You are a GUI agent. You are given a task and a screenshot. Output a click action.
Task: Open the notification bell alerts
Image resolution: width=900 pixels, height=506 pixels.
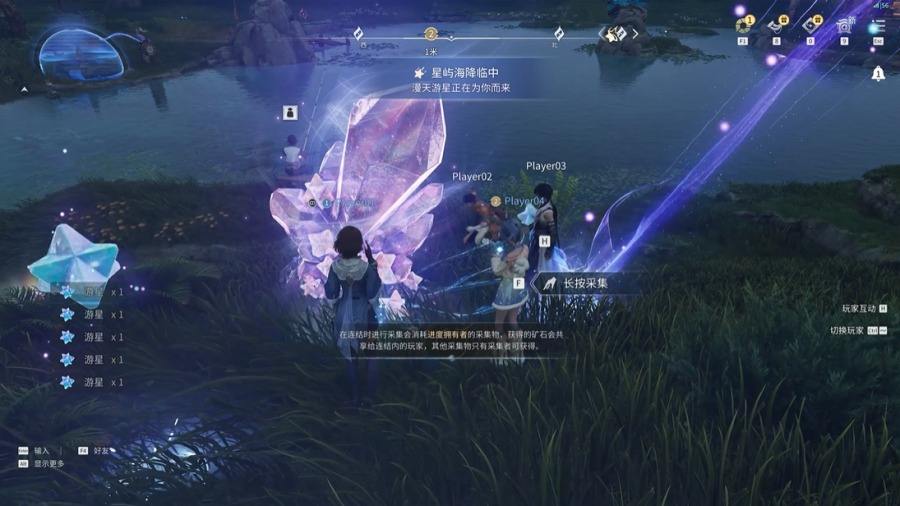pyautogui.click(x=878, y=73)
